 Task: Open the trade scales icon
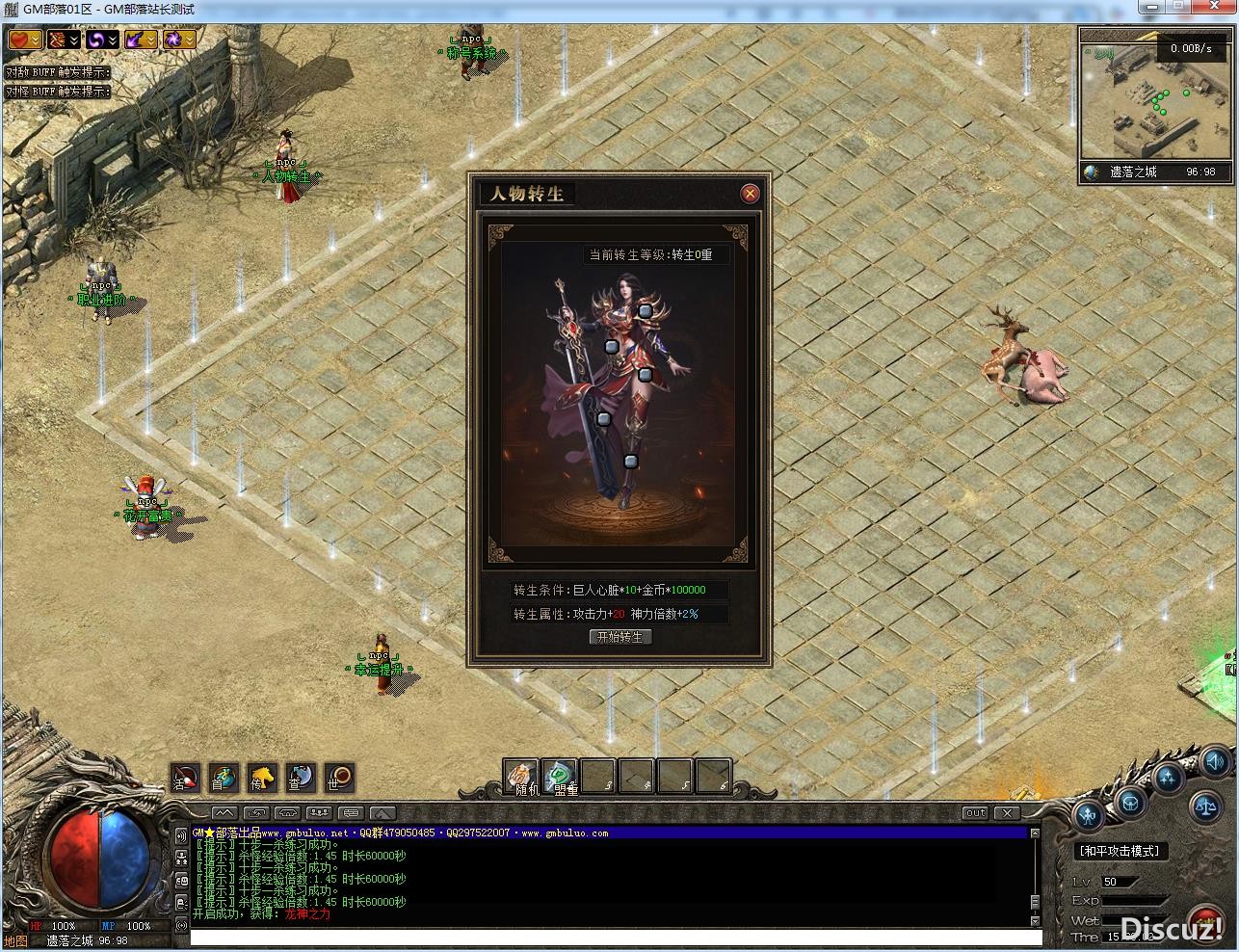(1205, 806)
